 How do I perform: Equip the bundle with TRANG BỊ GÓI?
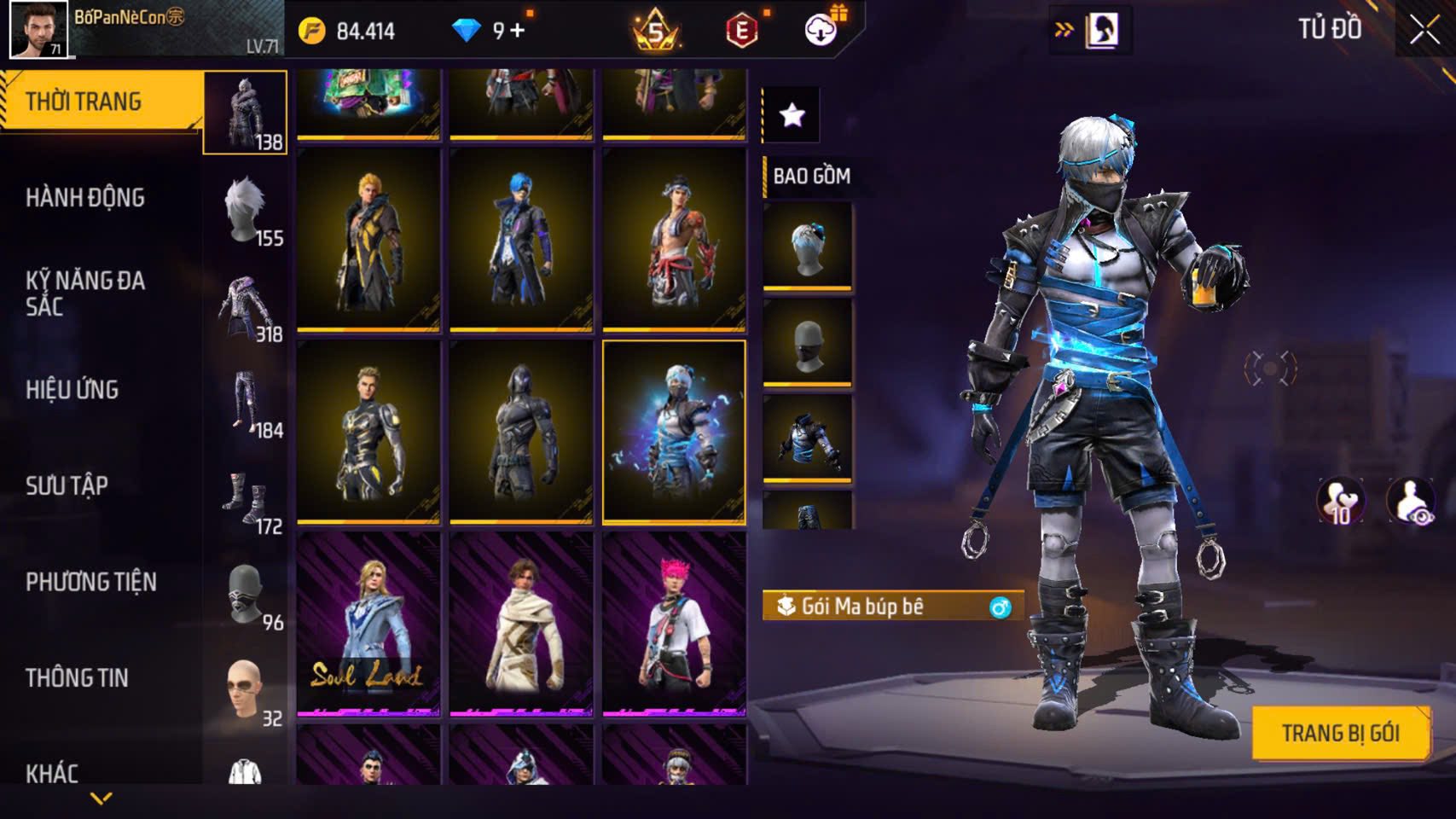coord(1340,733)
